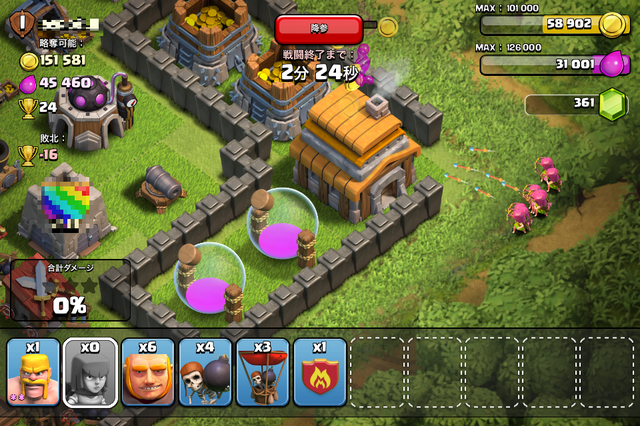Select the Balloon troop card
Image resolution: width=640 pixels, height=426 pixels.
pyautogui.click(x=263, y=372)
